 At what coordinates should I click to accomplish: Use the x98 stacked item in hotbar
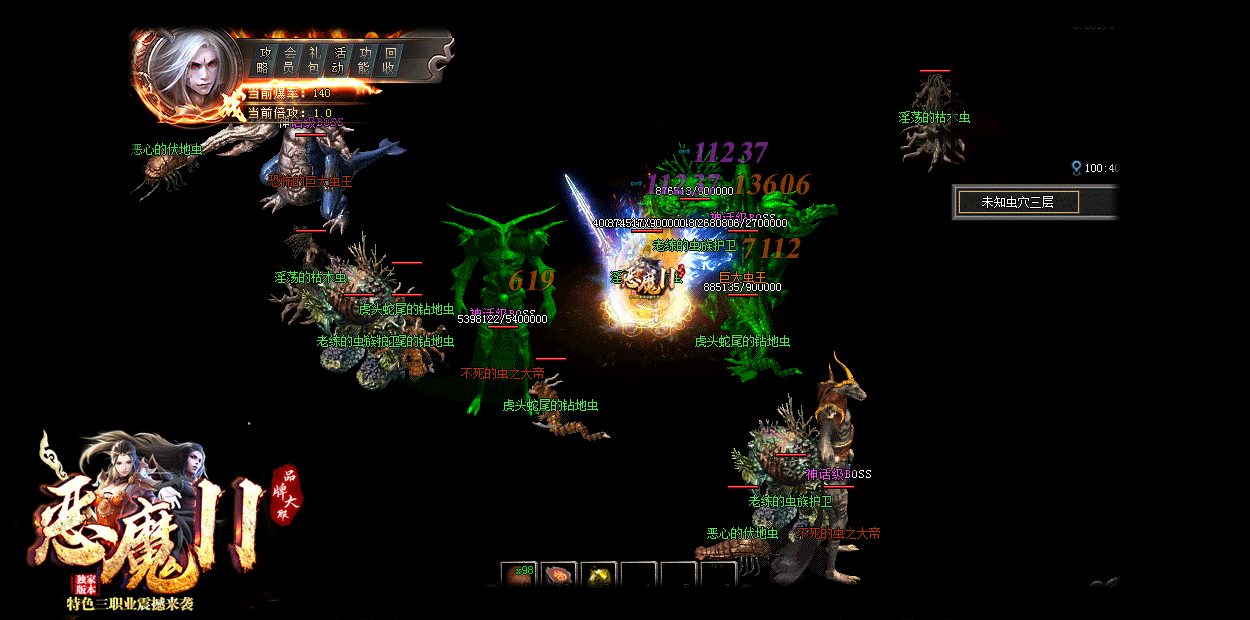[519, 575]
